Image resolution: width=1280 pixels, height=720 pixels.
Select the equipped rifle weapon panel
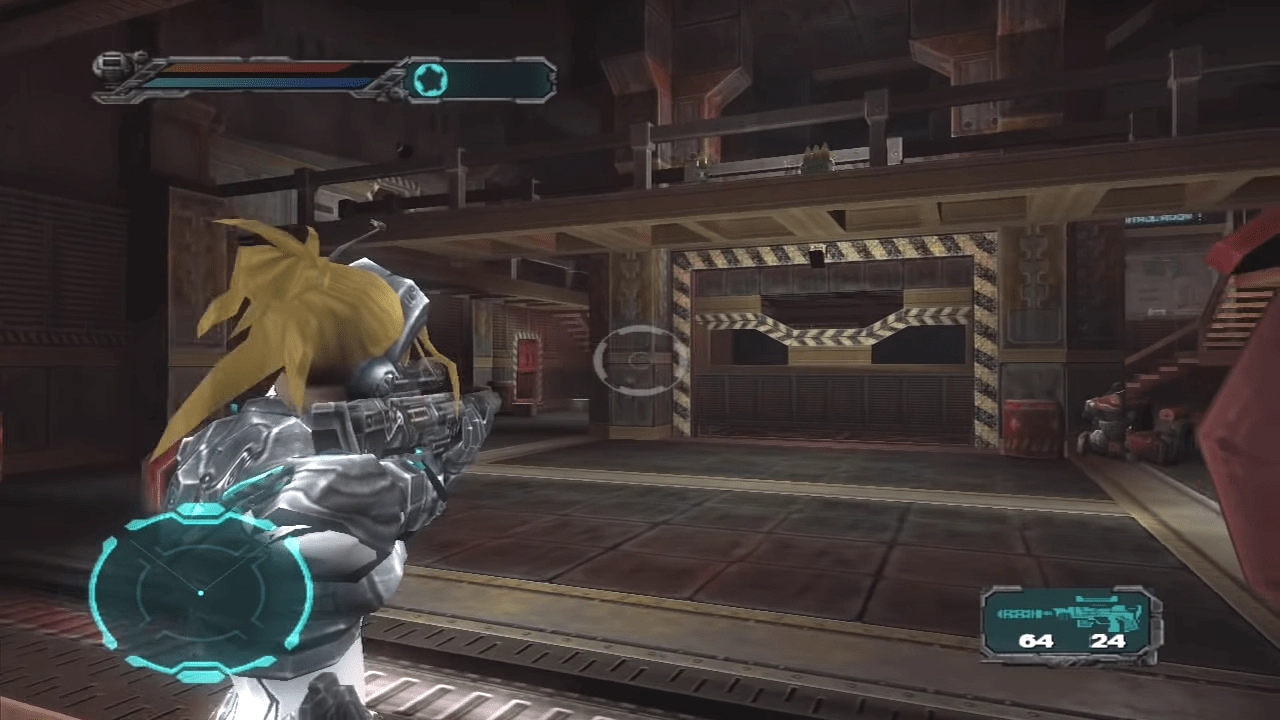coord(1071,624)
